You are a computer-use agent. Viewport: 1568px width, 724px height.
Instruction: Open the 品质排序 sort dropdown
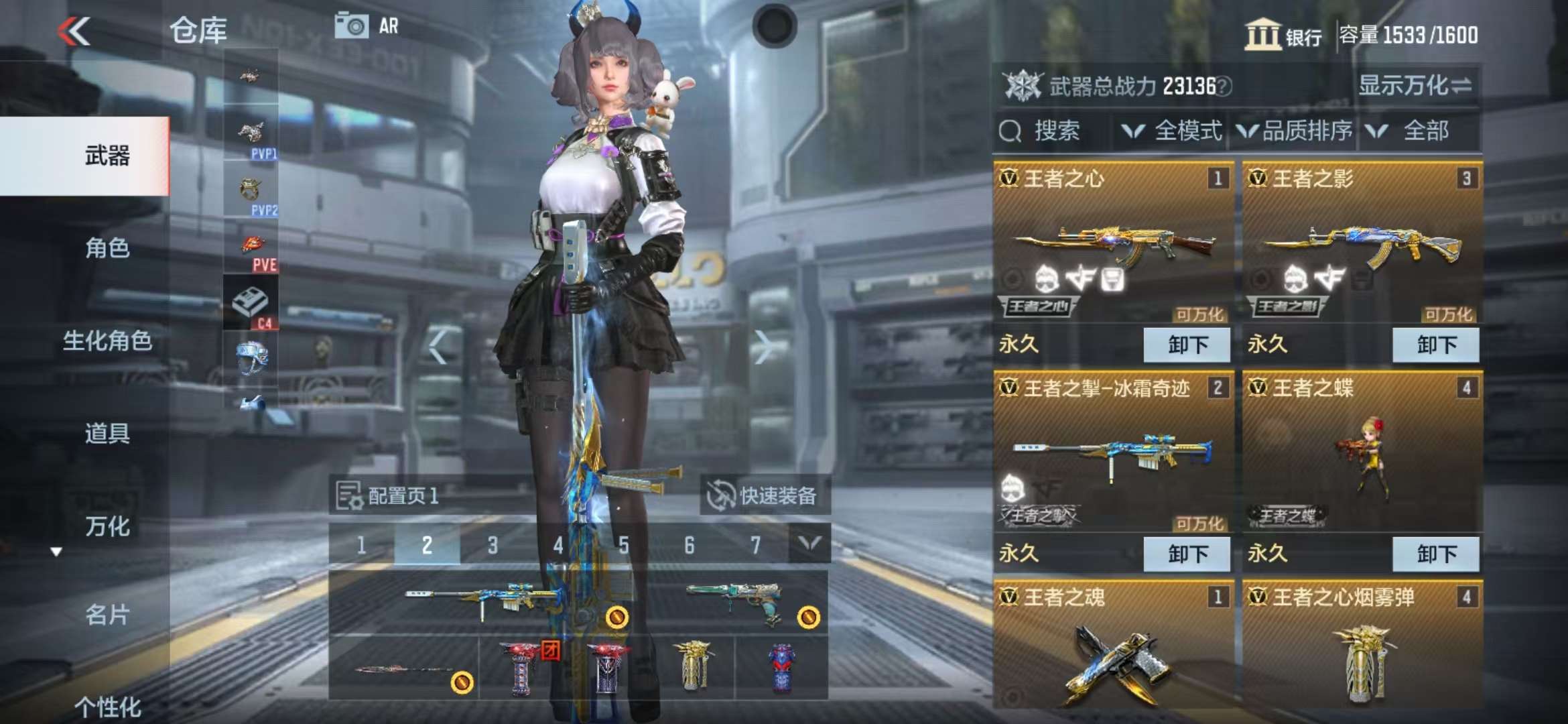tap(1295, 131)
